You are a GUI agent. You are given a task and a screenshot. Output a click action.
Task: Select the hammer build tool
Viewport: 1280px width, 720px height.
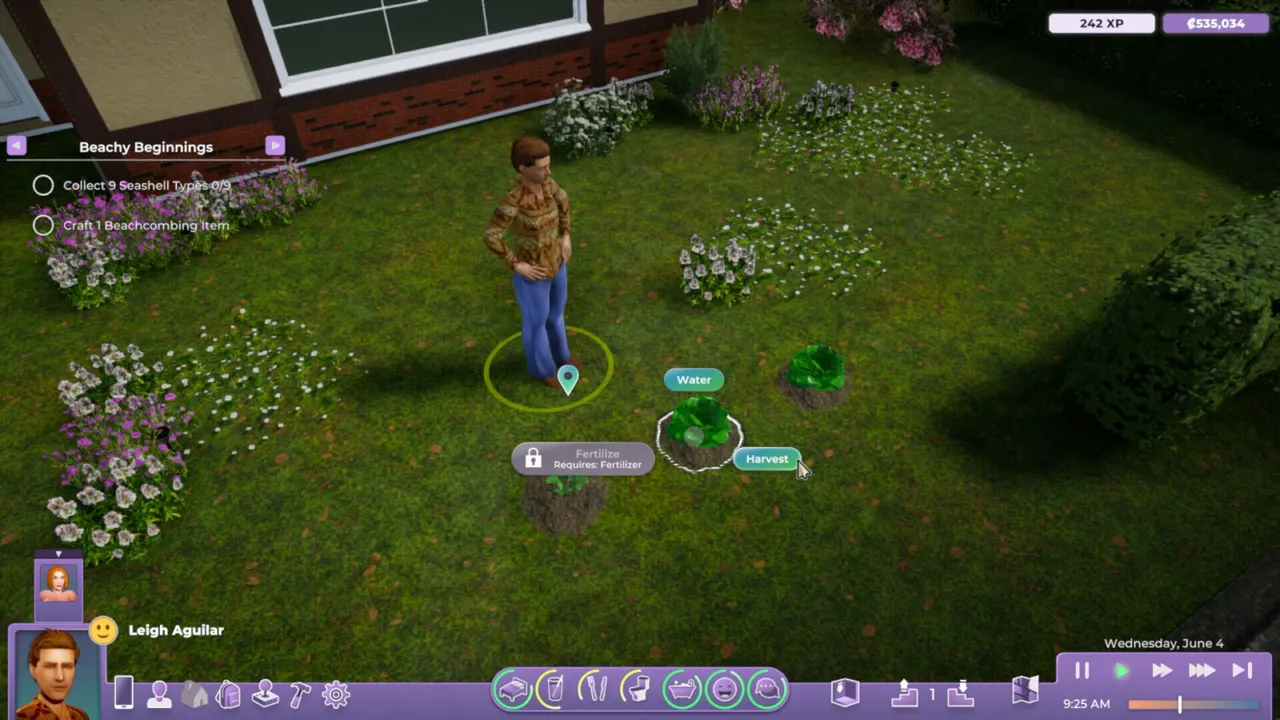tap(300, 692)
